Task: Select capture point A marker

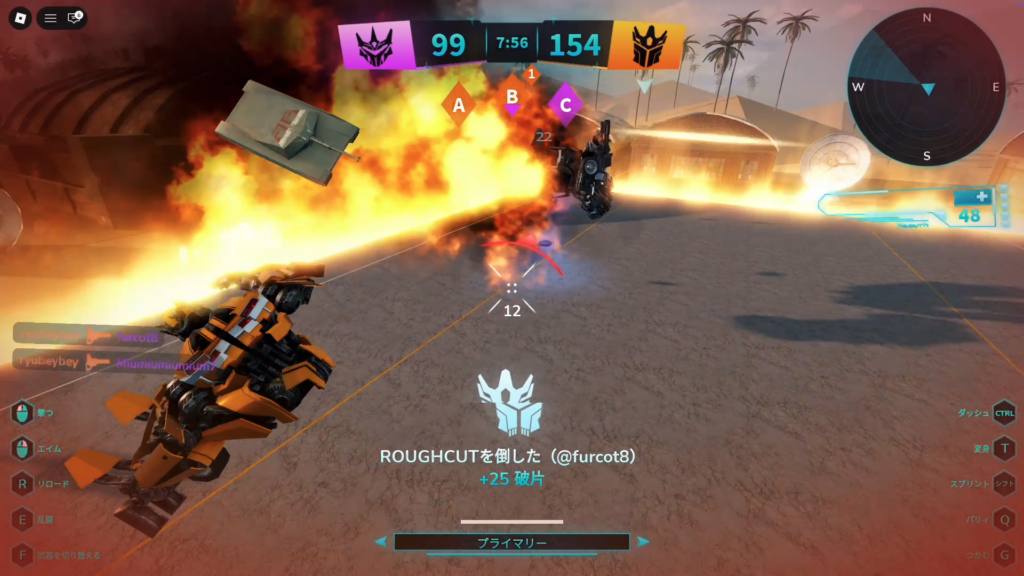Action: coord(459,103)
